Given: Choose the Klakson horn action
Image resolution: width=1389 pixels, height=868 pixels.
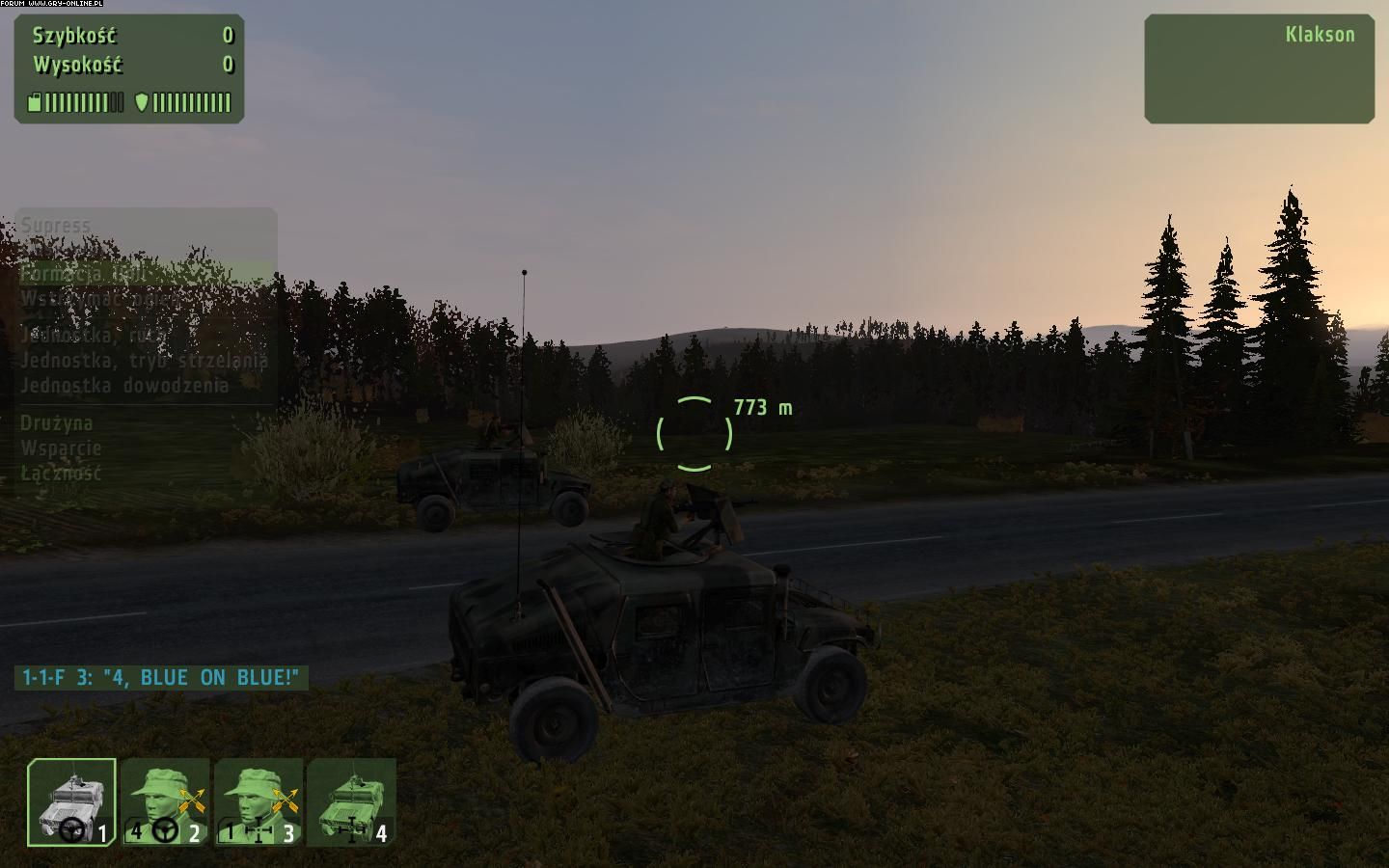Looking at the screenshot, I should pyautogui.click(x=1320, y=35).
